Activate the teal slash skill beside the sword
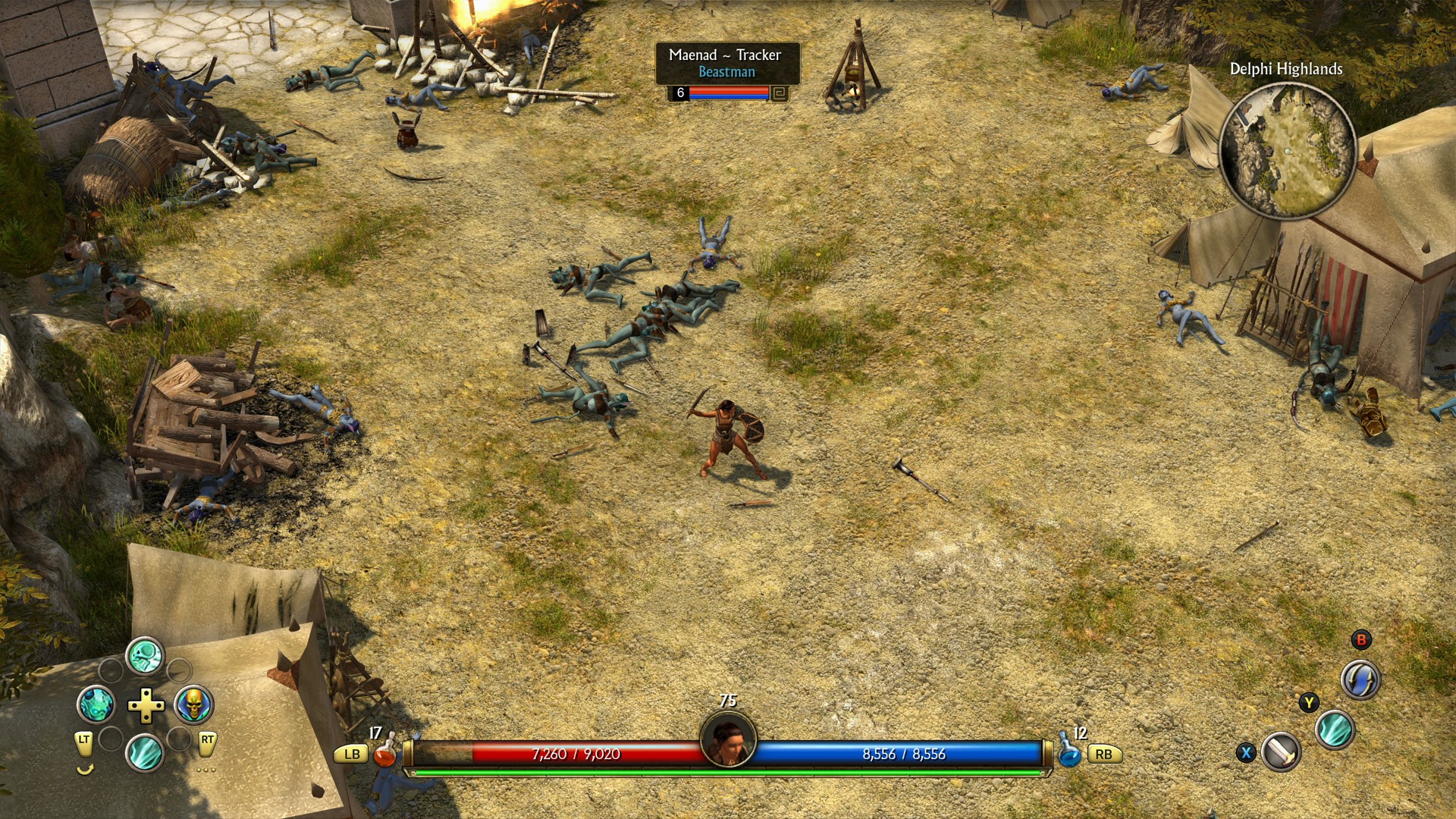Screen dimensions: 1456x819 pyautogui.click(x=1334, y=730)
